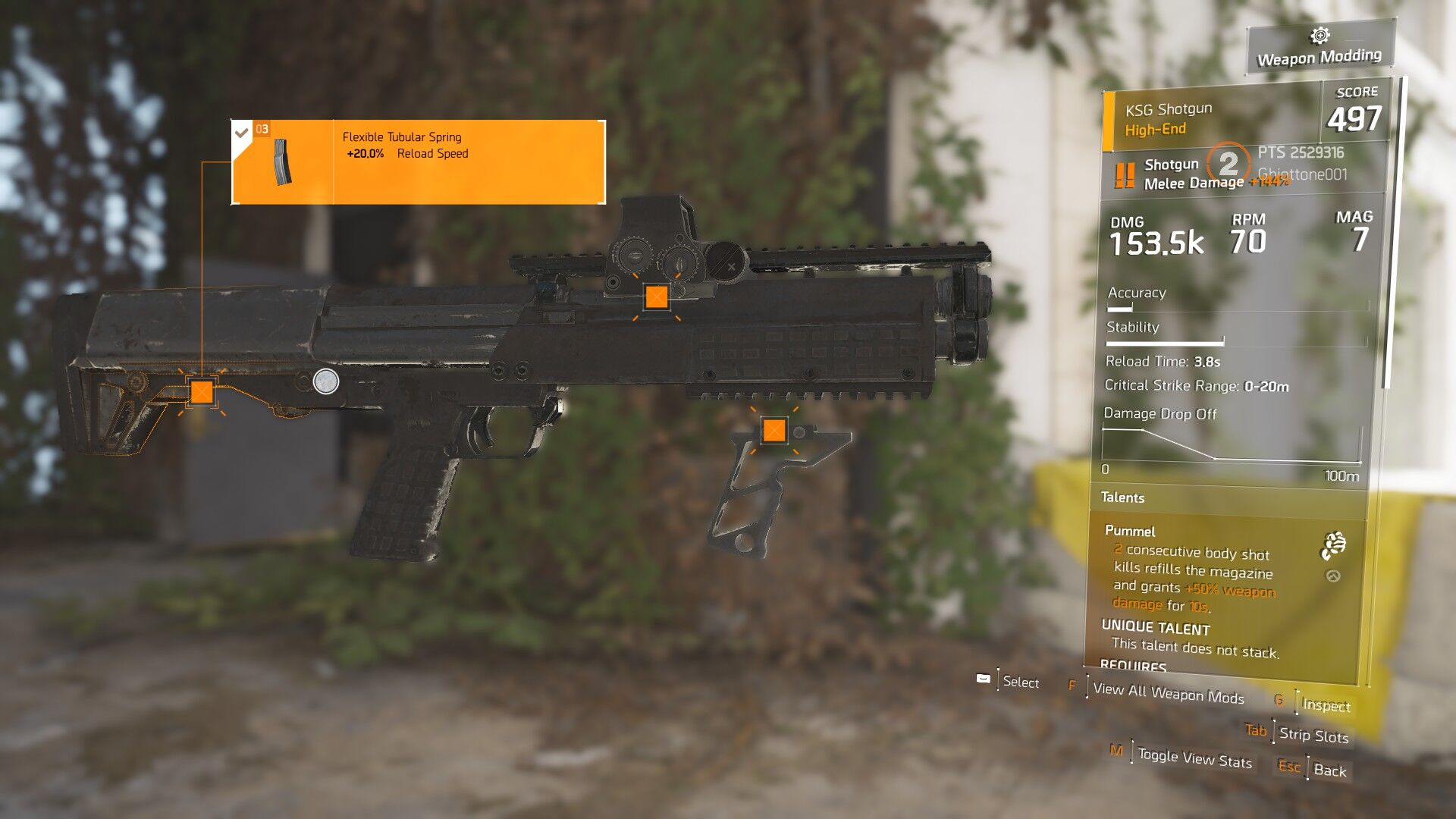This screenshot has height=819, width=1456.
Task: Expand the Pummel talent description
Action: pos(1332,576)
